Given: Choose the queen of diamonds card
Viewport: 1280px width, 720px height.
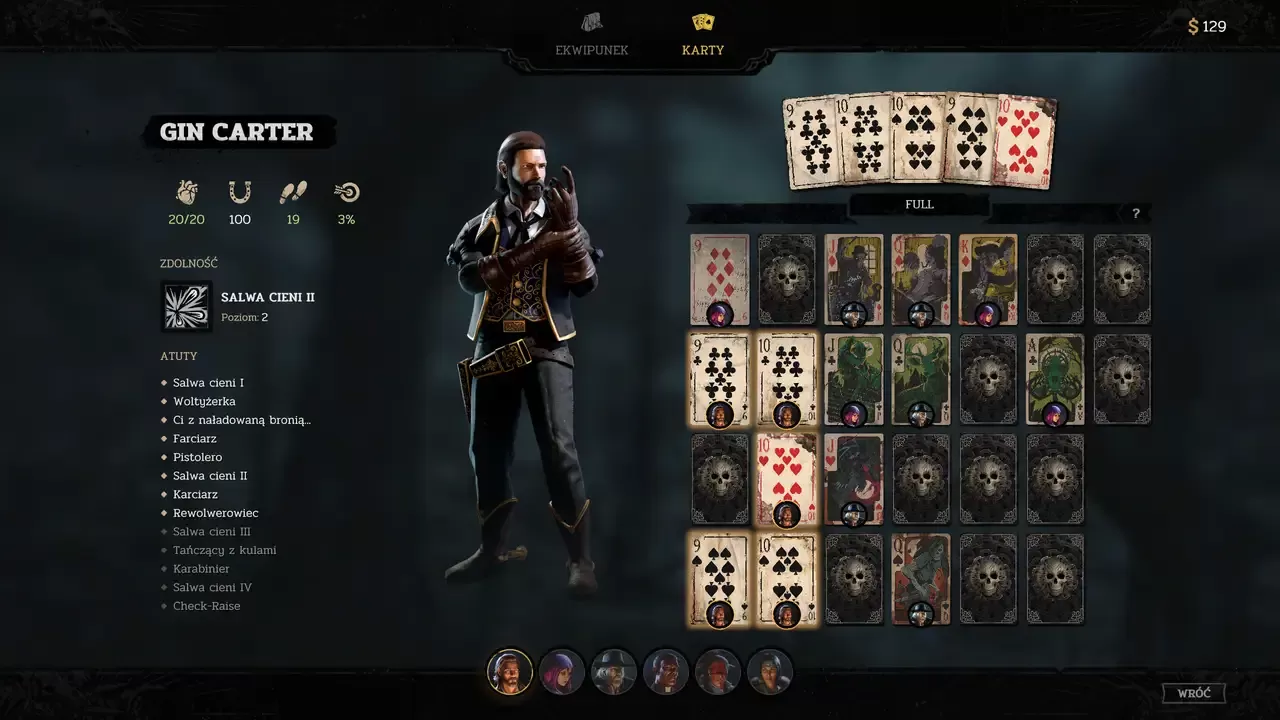Looking at the screenshot, I should coord(920,279).
